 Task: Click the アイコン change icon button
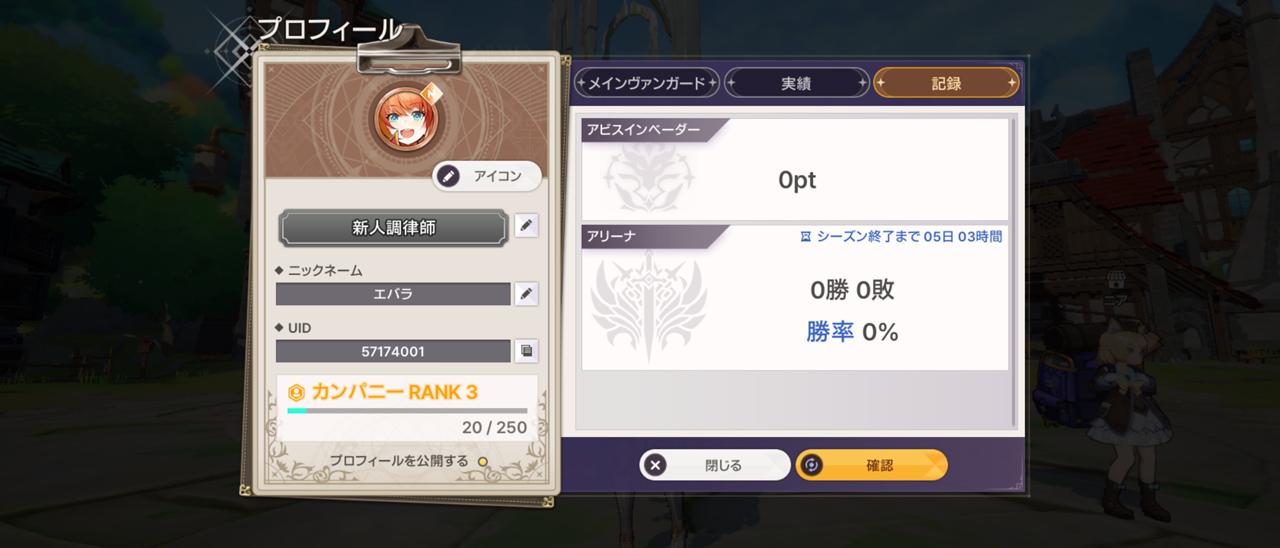(x=487, y=176)
